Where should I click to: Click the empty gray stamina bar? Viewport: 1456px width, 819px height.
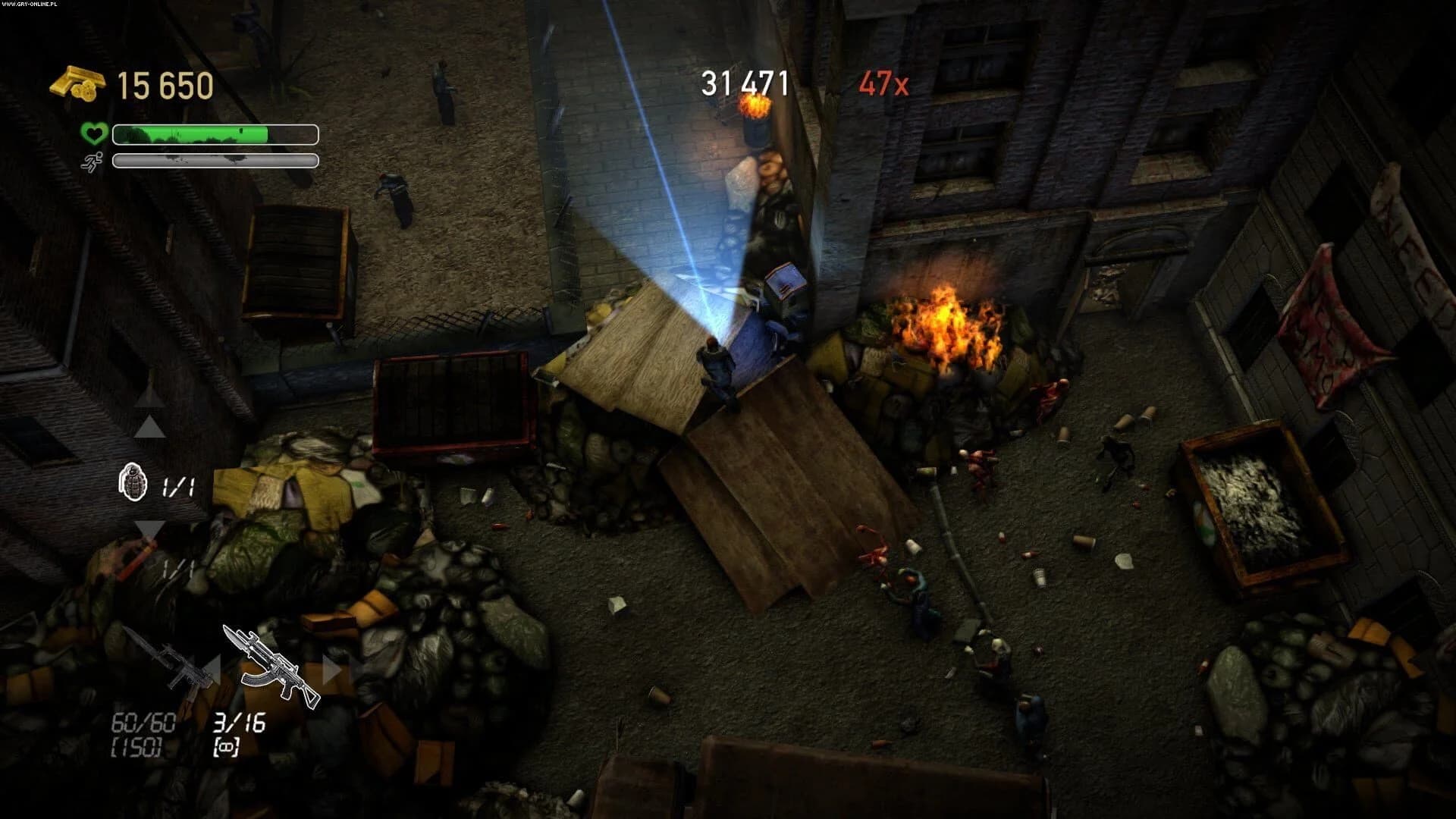click(x=212, y=160)
